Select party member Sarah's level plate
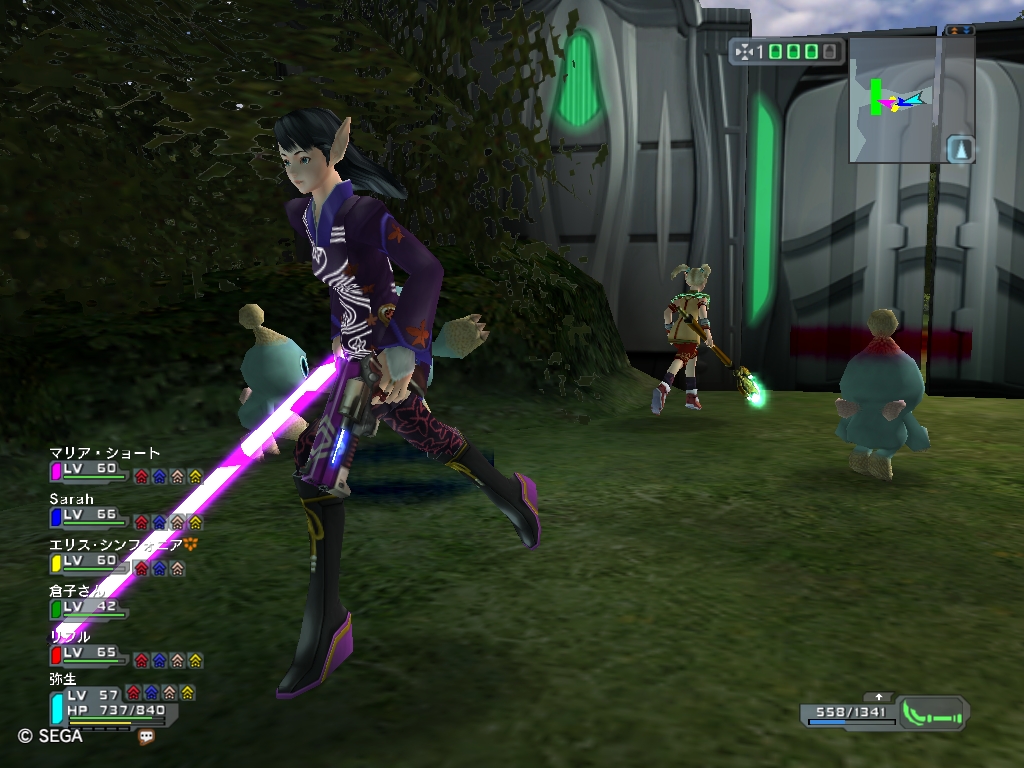 pos(90,517)
